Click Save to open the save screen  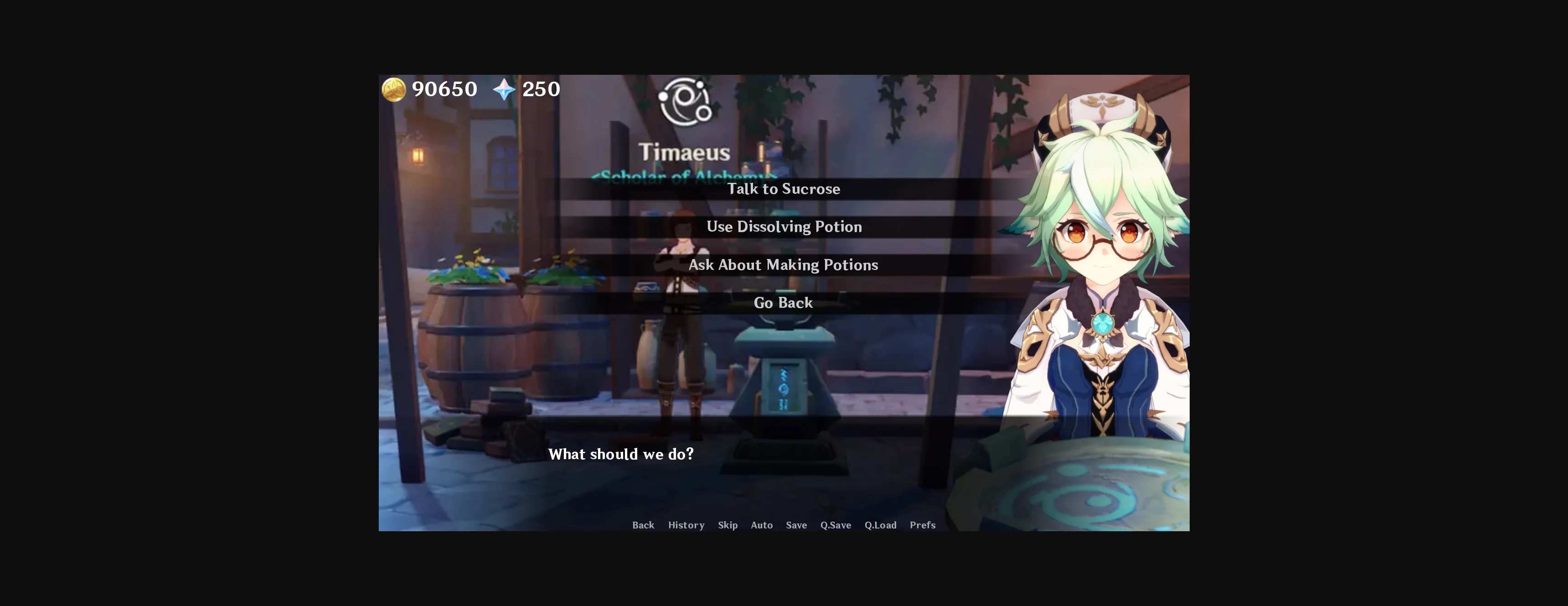[x=796, y=524]
